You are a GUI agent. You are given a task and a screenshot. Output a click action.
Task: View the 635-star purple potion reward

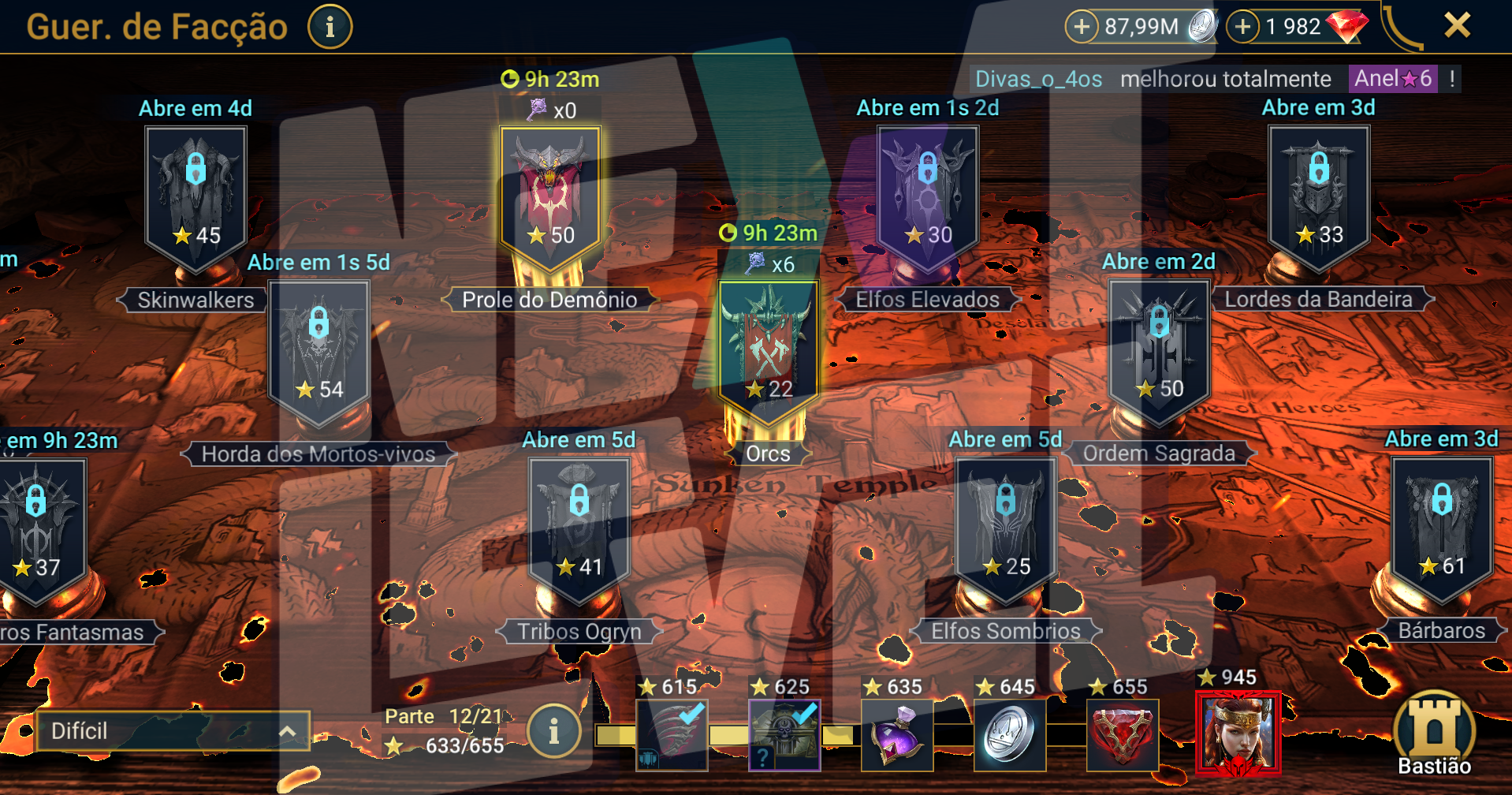coord(897,735)
